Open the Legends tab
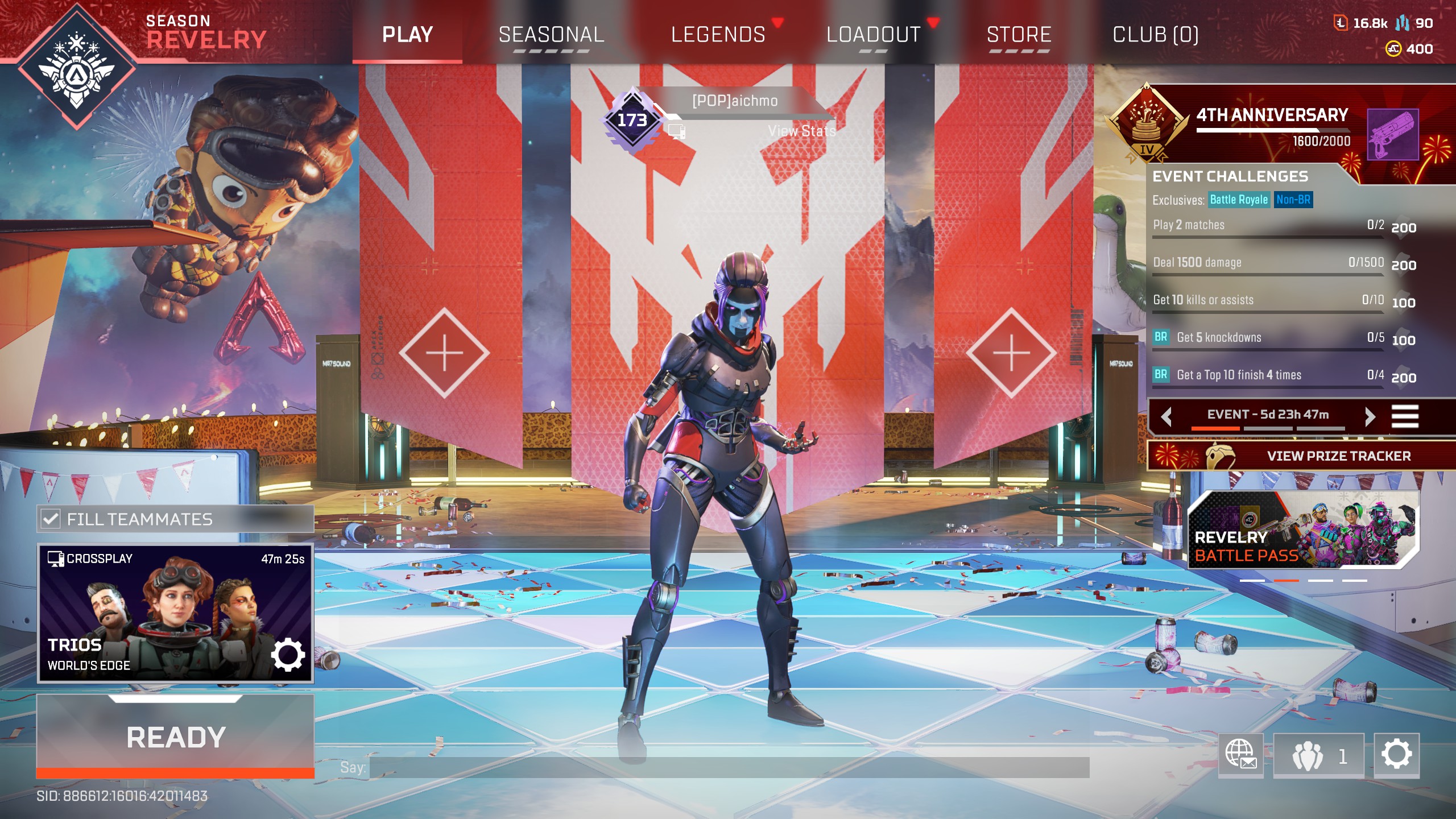 [x=718, y=35]
